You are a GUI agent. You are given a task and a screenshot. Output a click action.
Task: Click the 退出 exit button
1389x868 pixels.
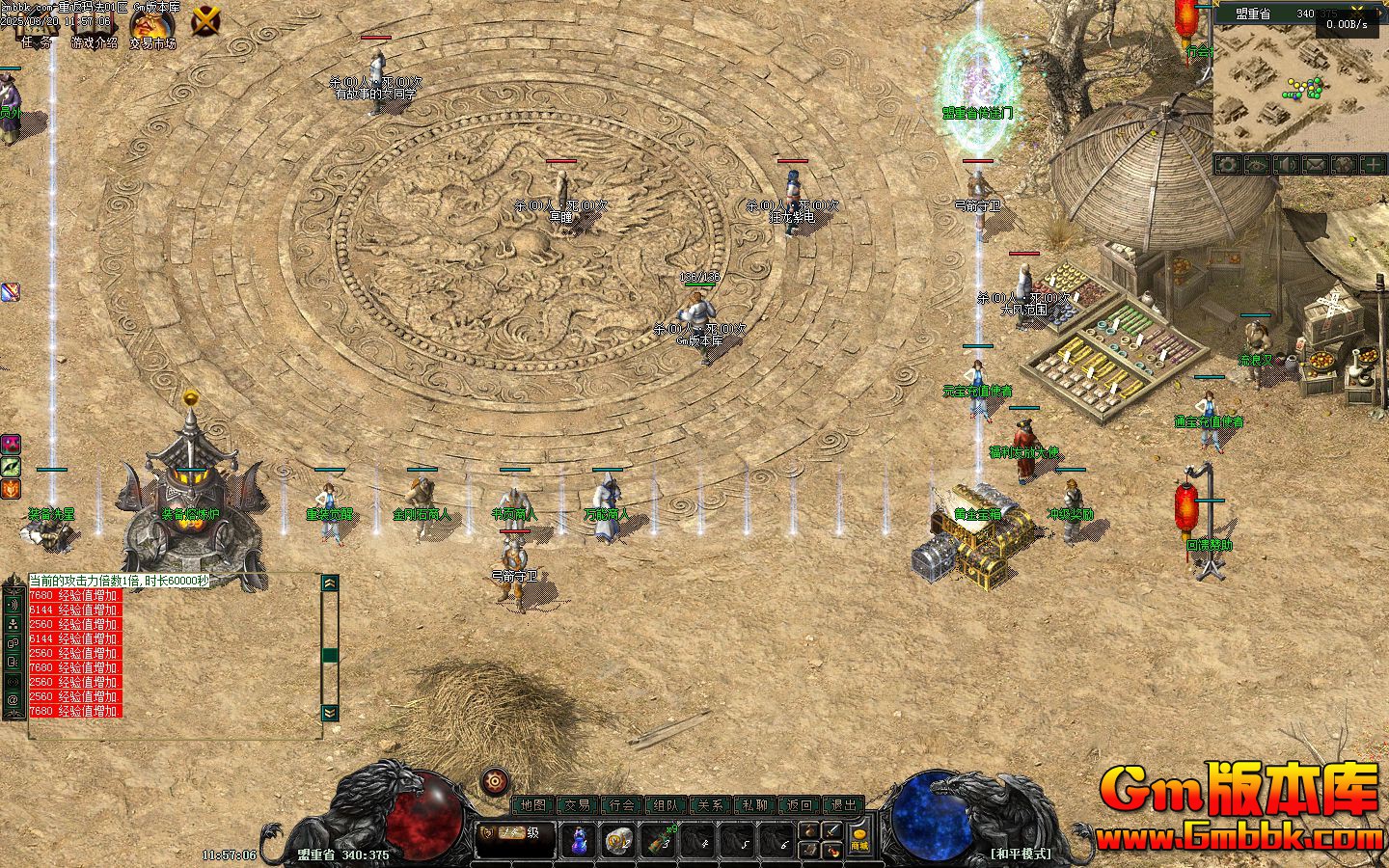[x=844, y=804]
